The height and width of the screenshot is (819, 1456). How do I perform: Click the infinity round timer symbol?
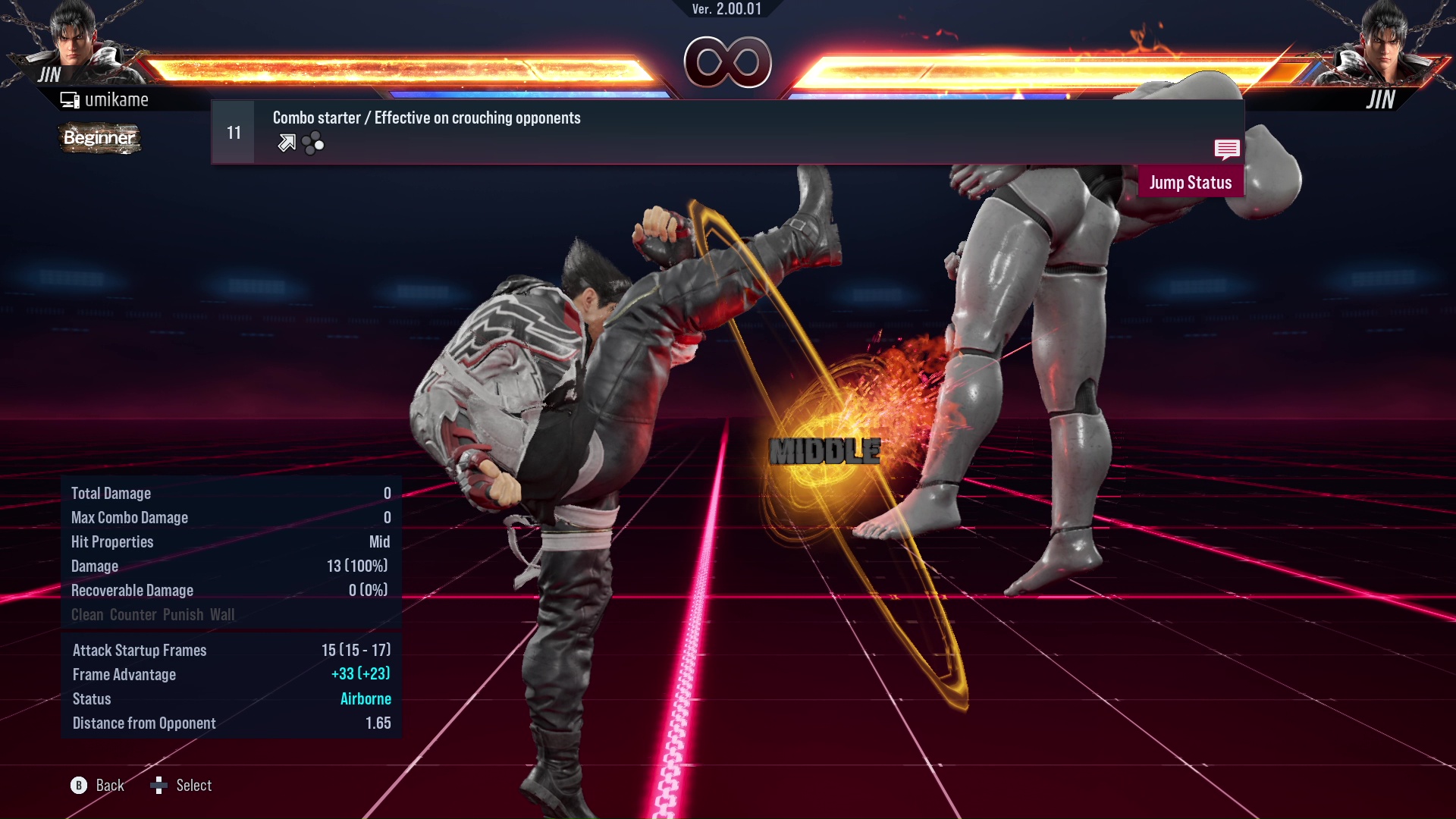point(728,61)
